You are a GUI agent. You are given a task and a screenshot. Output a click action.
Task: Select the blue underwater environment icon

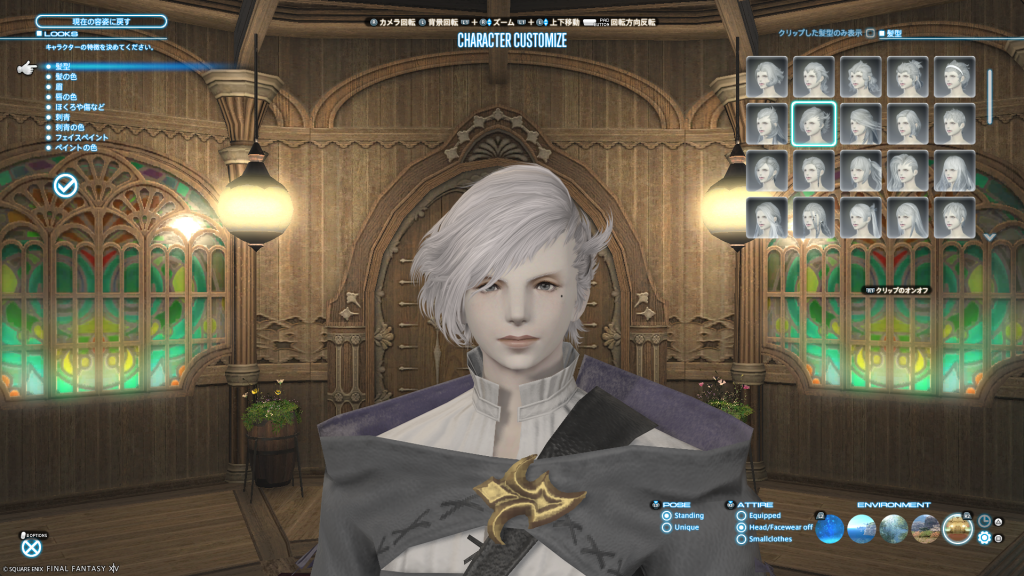(831, 528)
